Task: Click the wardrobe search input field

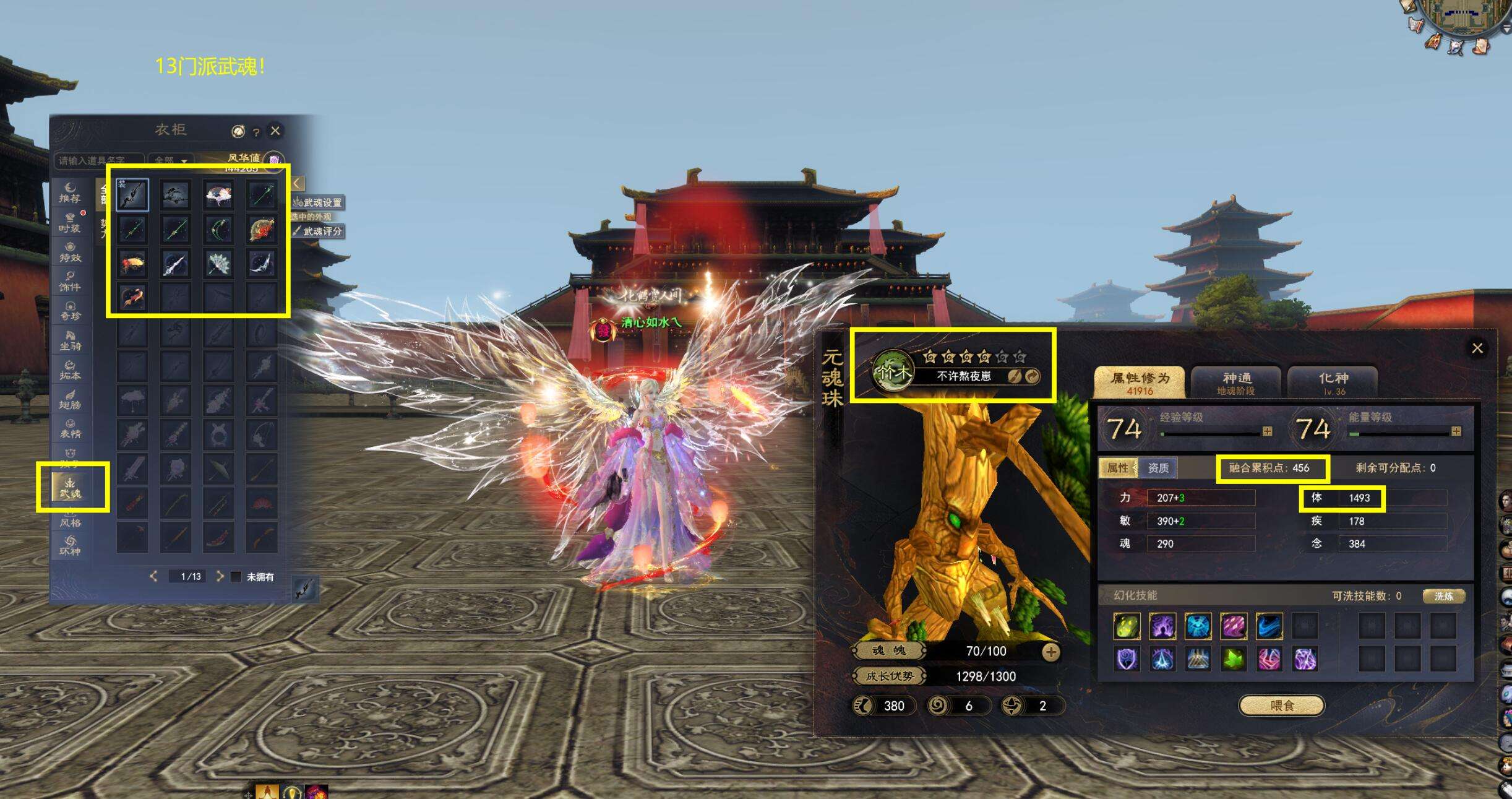Action: pos(99,161)
